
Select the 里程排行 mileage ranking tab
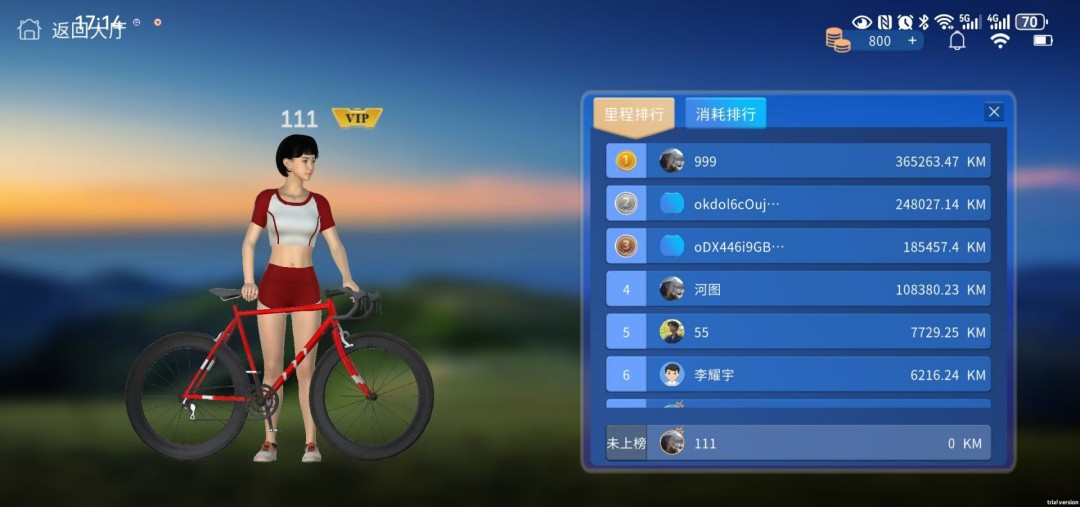[634, 114]
